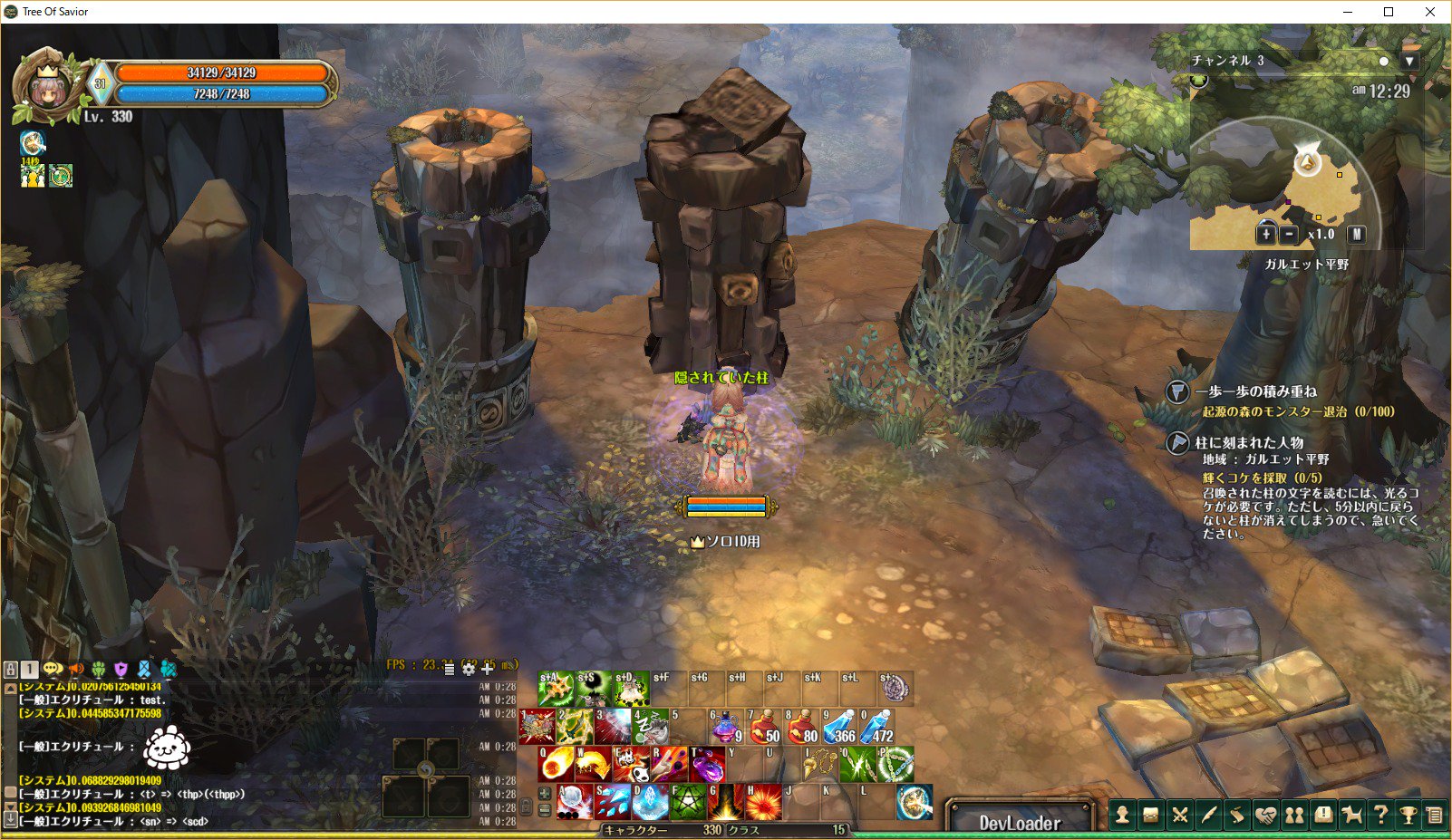Click the question mark help icon
Screen dimensions: 1452x840
point(1381,815)
